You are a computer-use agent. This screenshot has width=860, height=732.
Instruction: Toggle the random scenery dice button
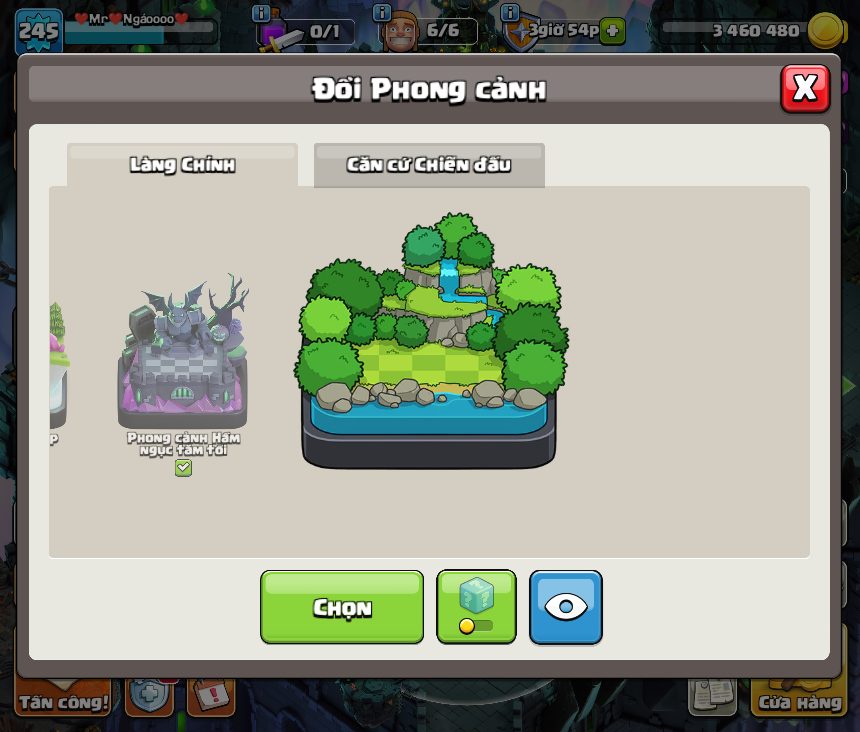coord(476,607)
